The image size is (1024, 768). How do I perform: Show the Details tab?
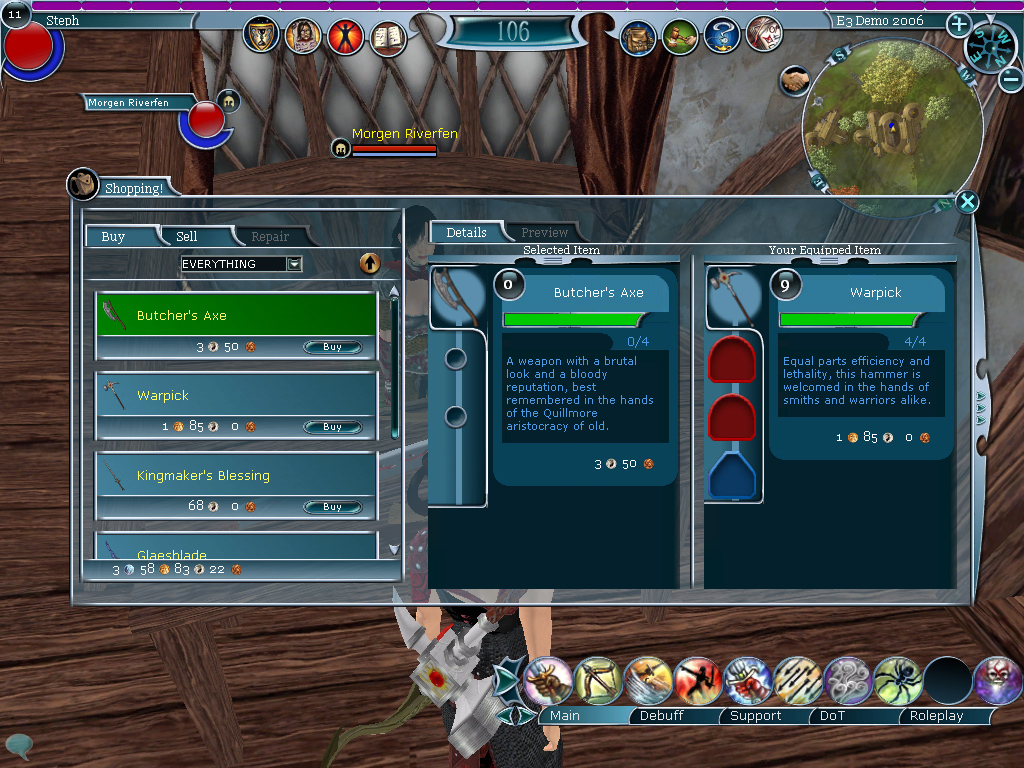pos(466,232)
